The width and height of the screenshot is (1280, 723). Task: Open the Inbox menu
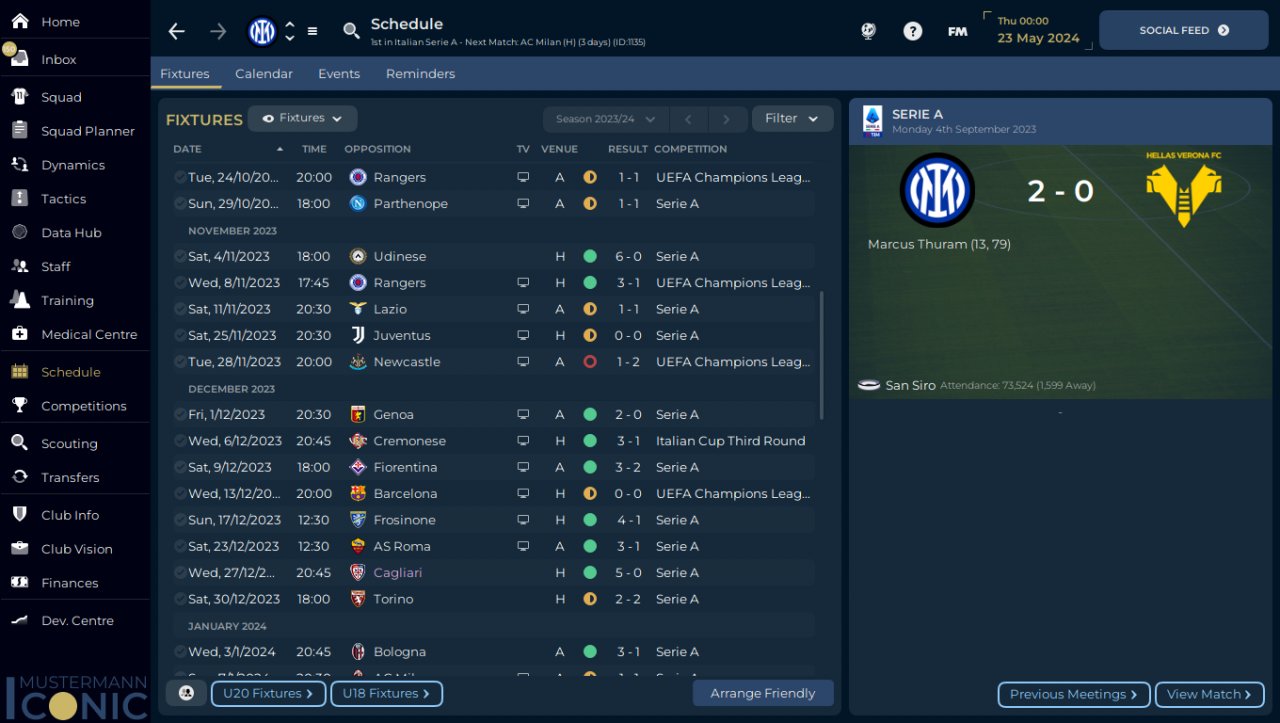[58, 59]
